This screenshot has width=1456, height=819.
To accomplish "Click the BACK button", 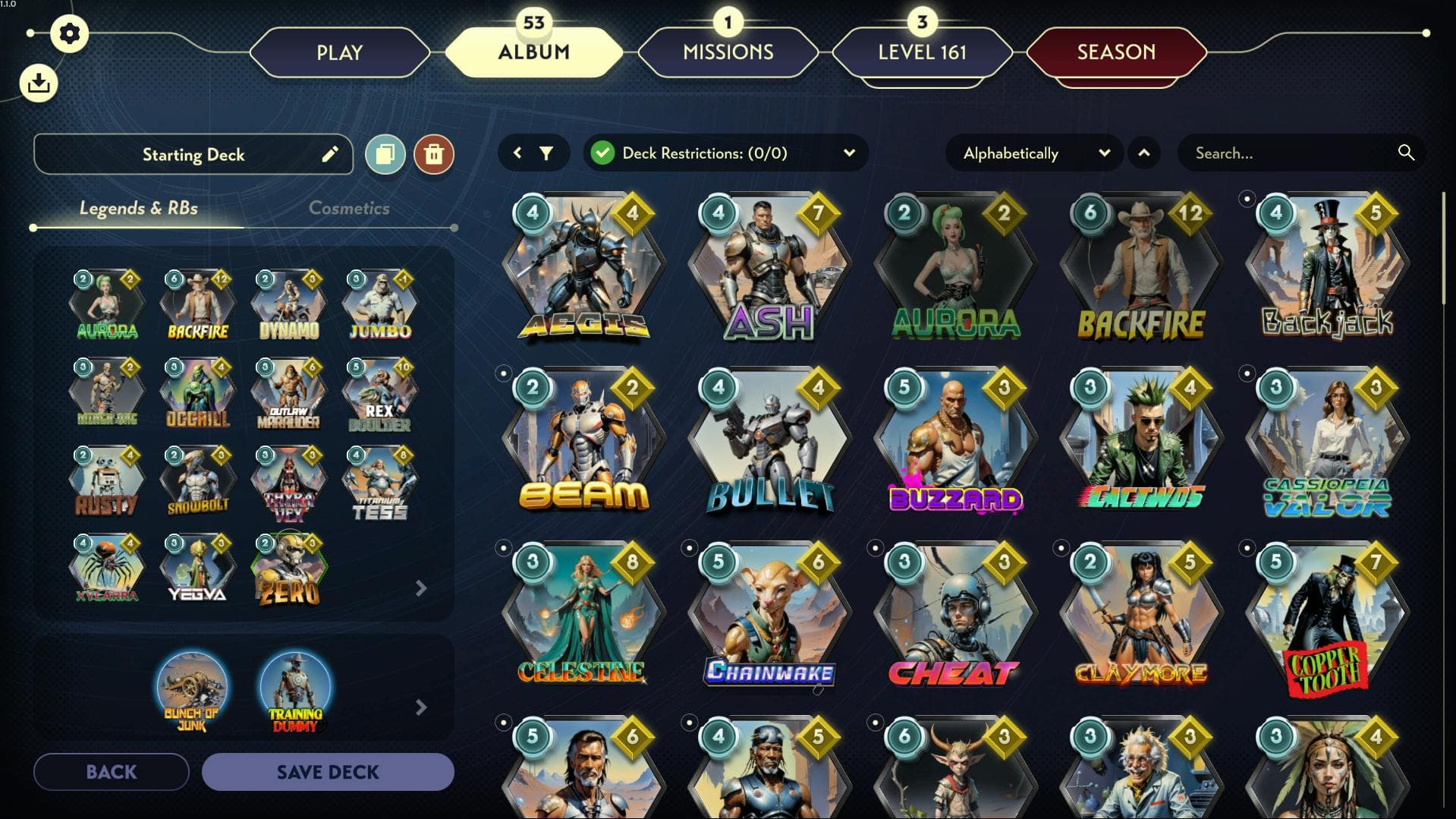I will coord(111,771).
